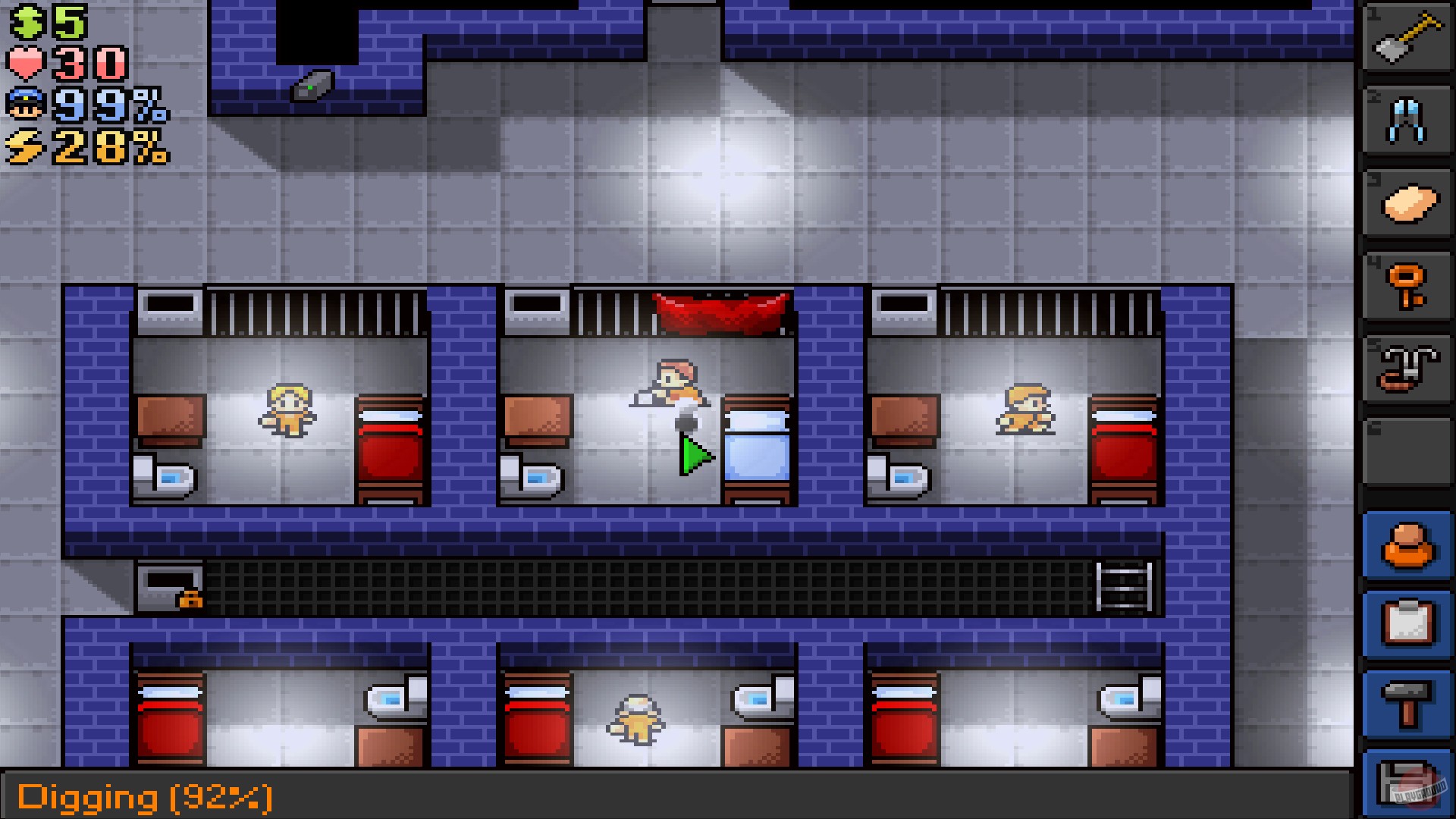This screenshot has width=1456, height=819.
Task: Click the red sheet hanging on the cell bars
Action: pos(717,311)
